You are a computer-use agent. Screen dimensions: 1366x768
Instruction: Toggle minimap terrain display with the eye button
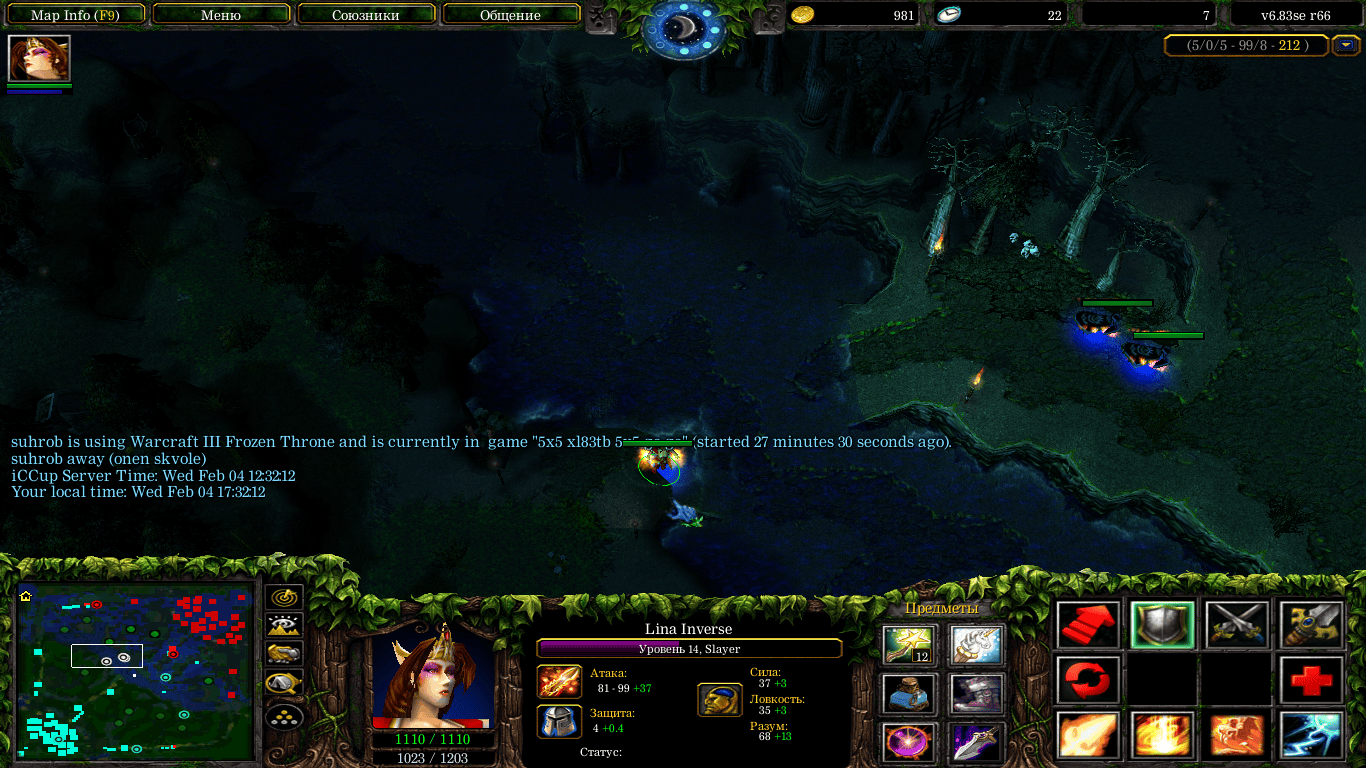point(284,626)
